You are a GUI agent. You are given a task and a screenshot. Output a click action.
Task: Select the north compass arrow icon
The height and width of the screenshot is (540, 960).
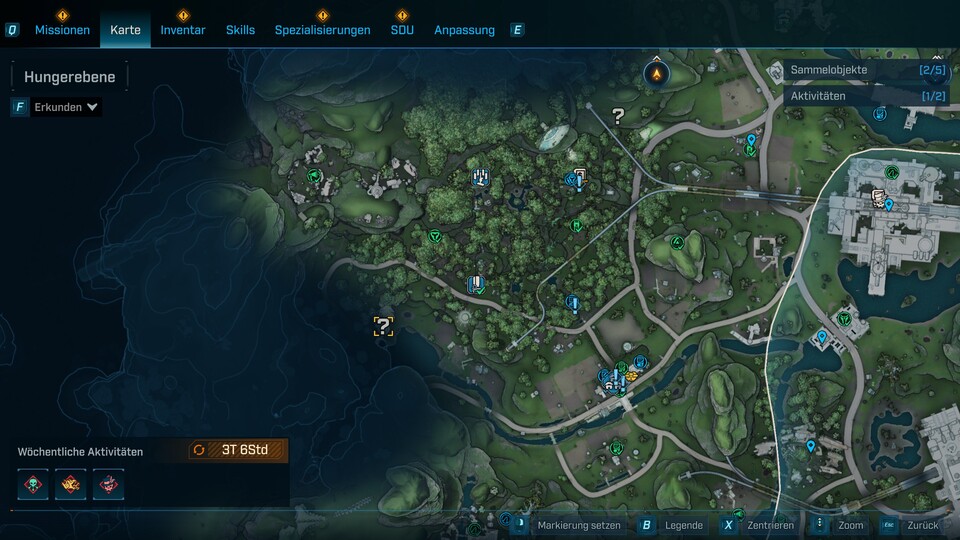[x=656, y=74]
